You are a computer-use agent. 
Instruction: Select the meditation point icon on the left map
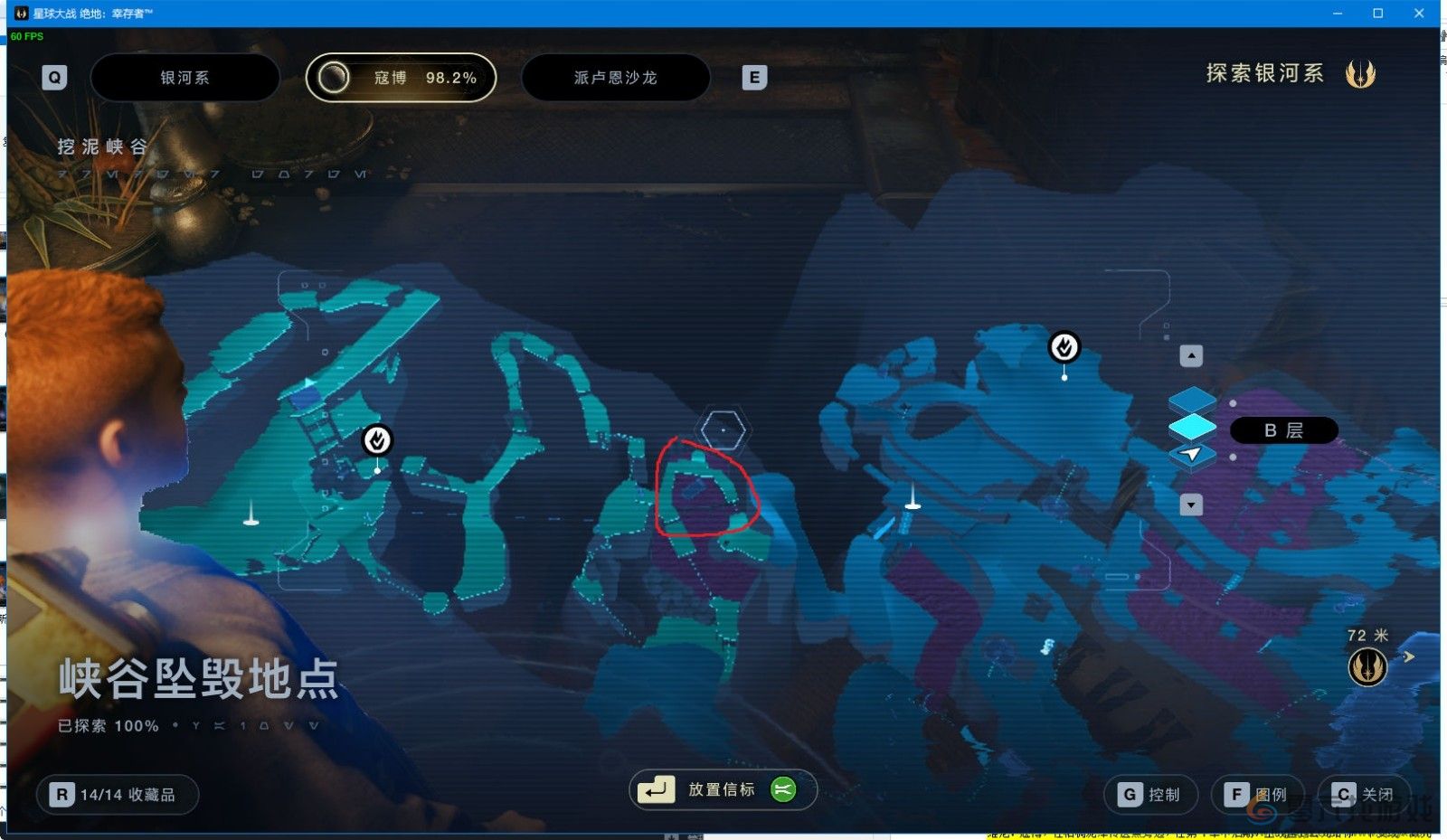click(377, 440)
